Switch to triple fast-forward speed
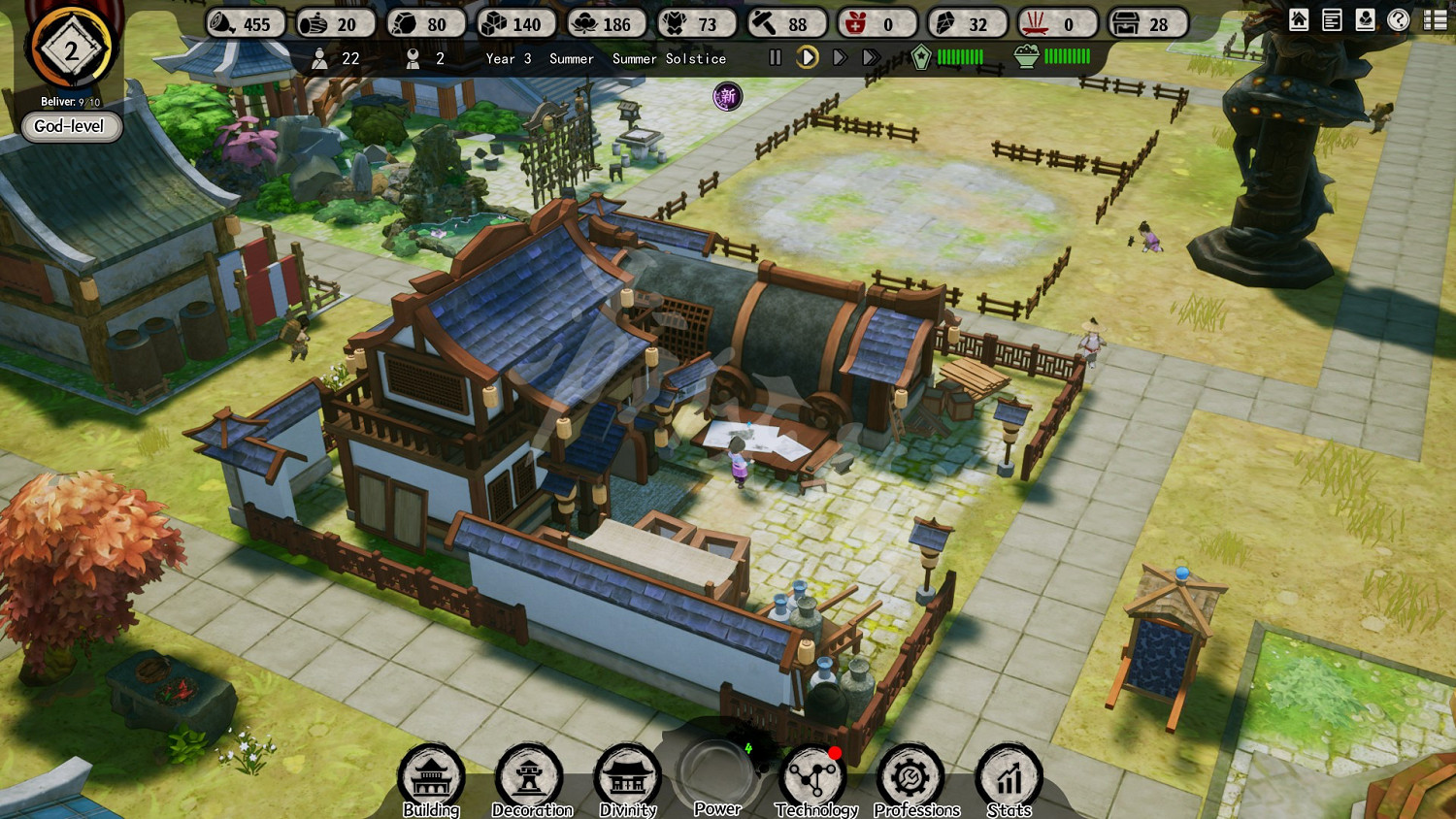Image resolution: width=1456 pixels, height=819 pixels. pyautogui.click(x=872, y=58)
